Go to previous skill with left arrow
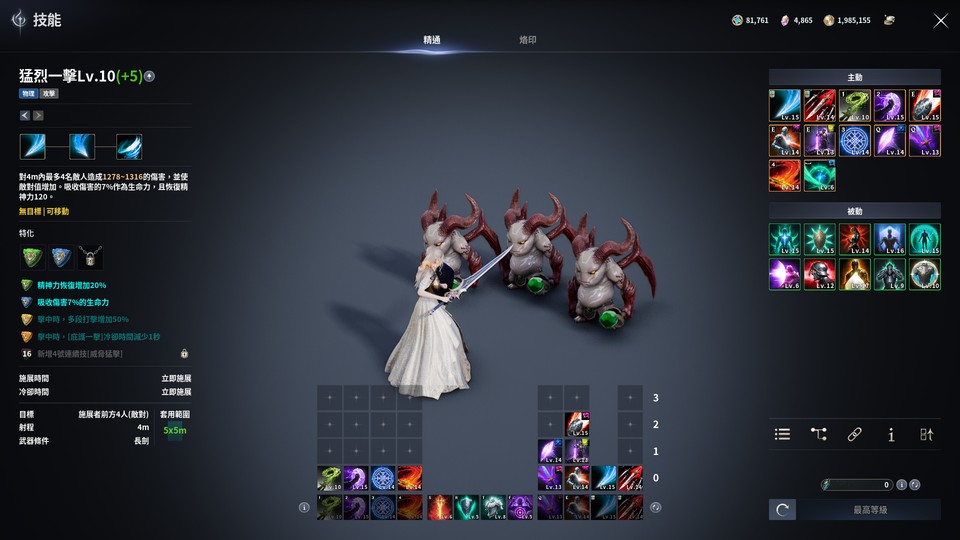Image resolution: width=960 pixels, height=540 pixels. click(25, 115)
